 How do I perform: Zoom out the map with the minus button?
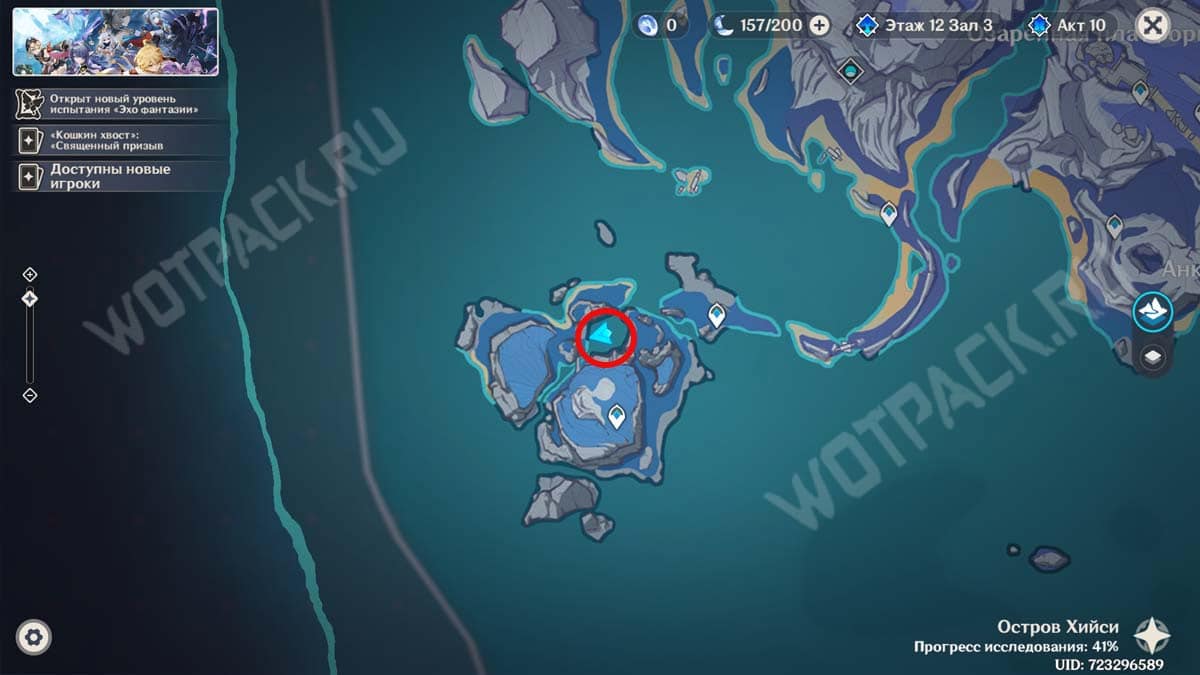pyautogui.click(x=30, y=395)
